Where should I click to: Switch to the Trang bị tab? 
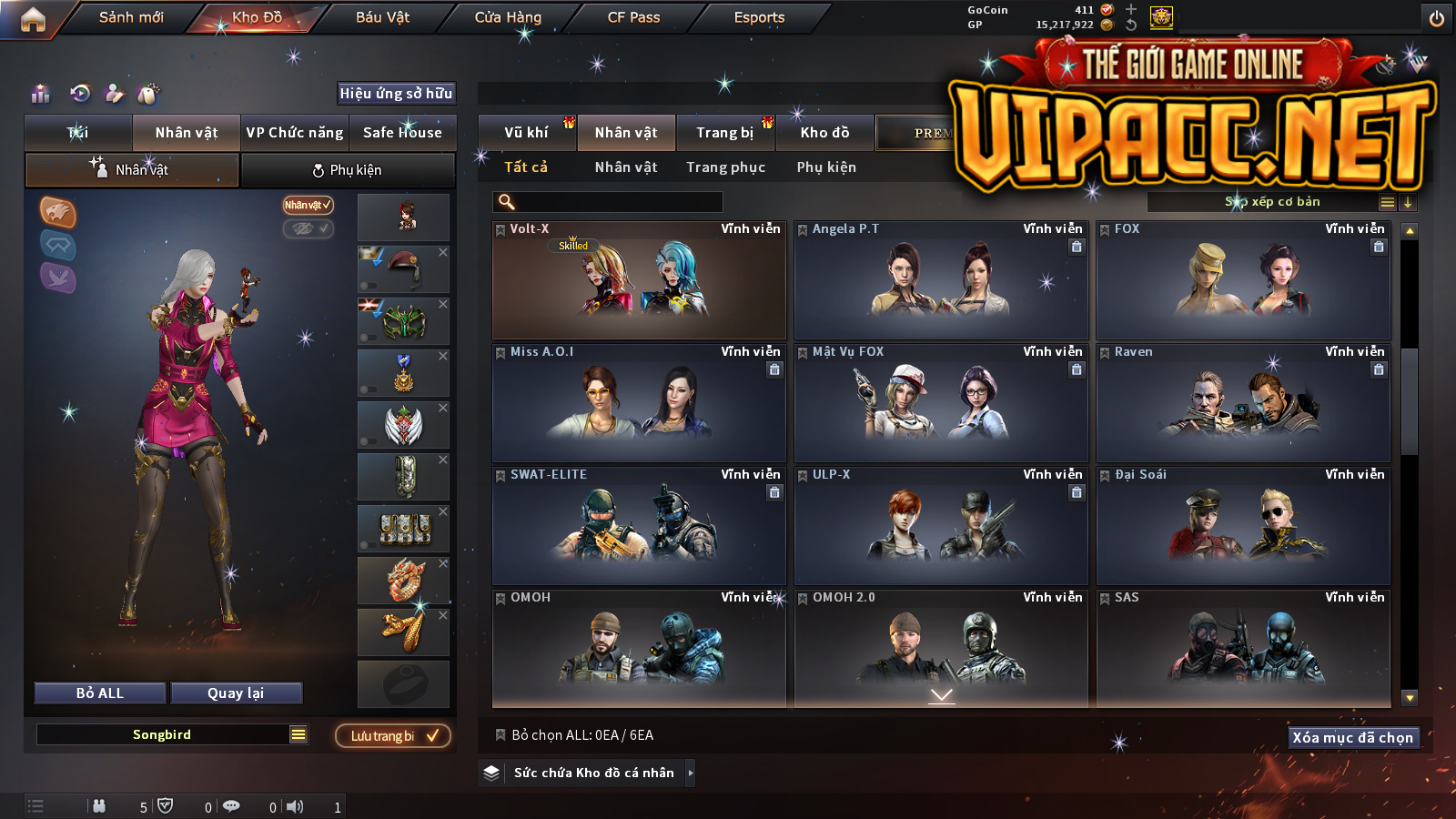725,133
